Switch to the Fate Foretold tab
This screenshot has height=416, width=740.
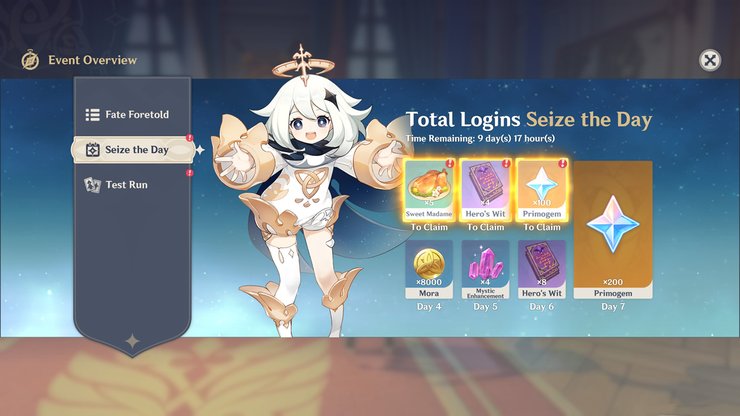(131, 115)
